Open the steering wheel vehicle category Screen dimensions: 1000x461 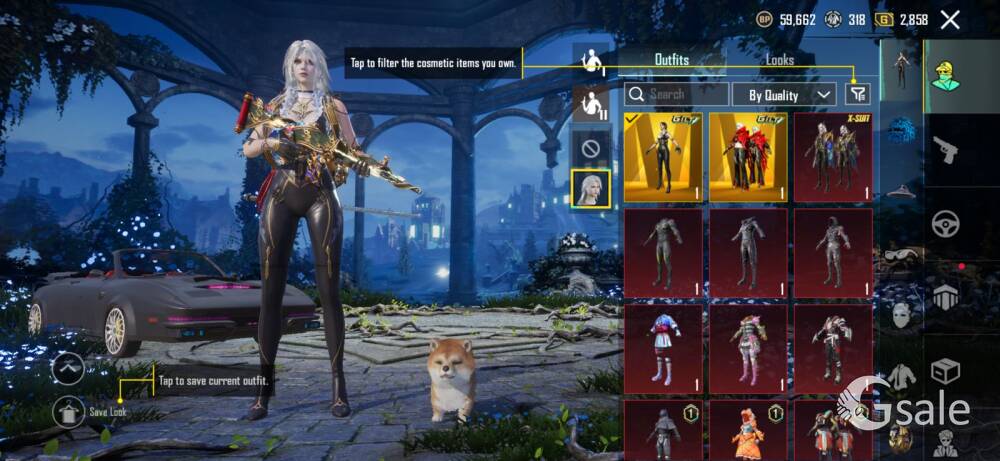pyautogui.click(x=945, y=224)
